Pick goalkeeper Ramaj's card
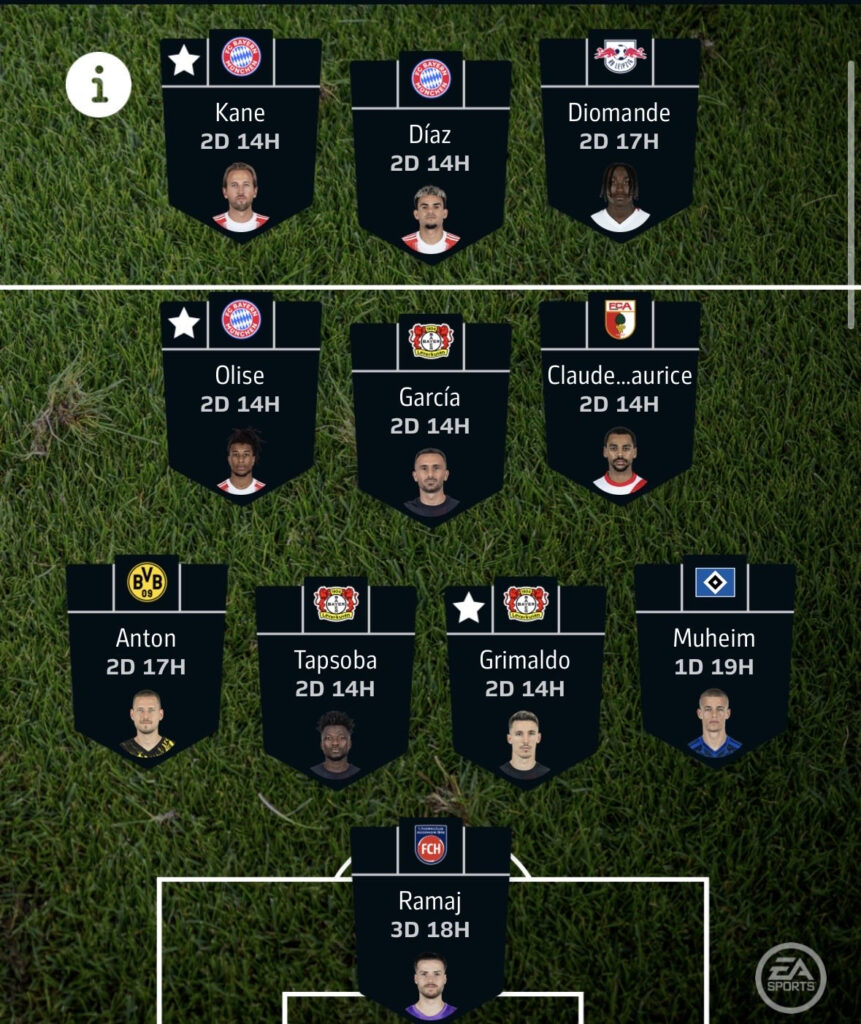This screenshot has width=861, height=1024. click(430, 918)
